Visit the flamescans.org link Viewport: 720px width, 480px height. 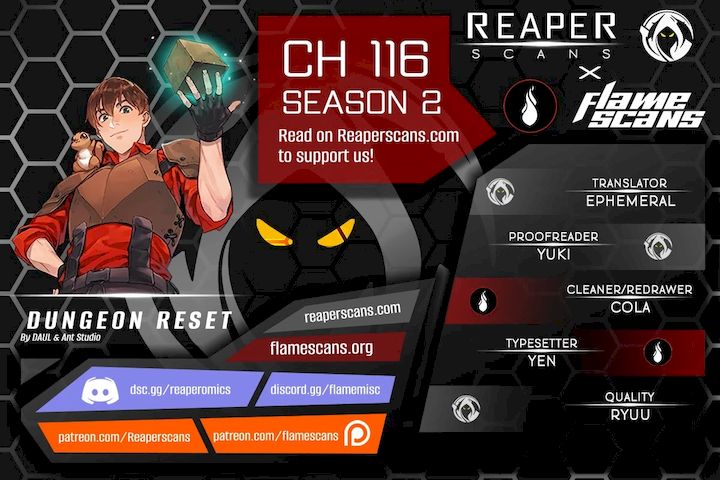[x=321, y=348]
